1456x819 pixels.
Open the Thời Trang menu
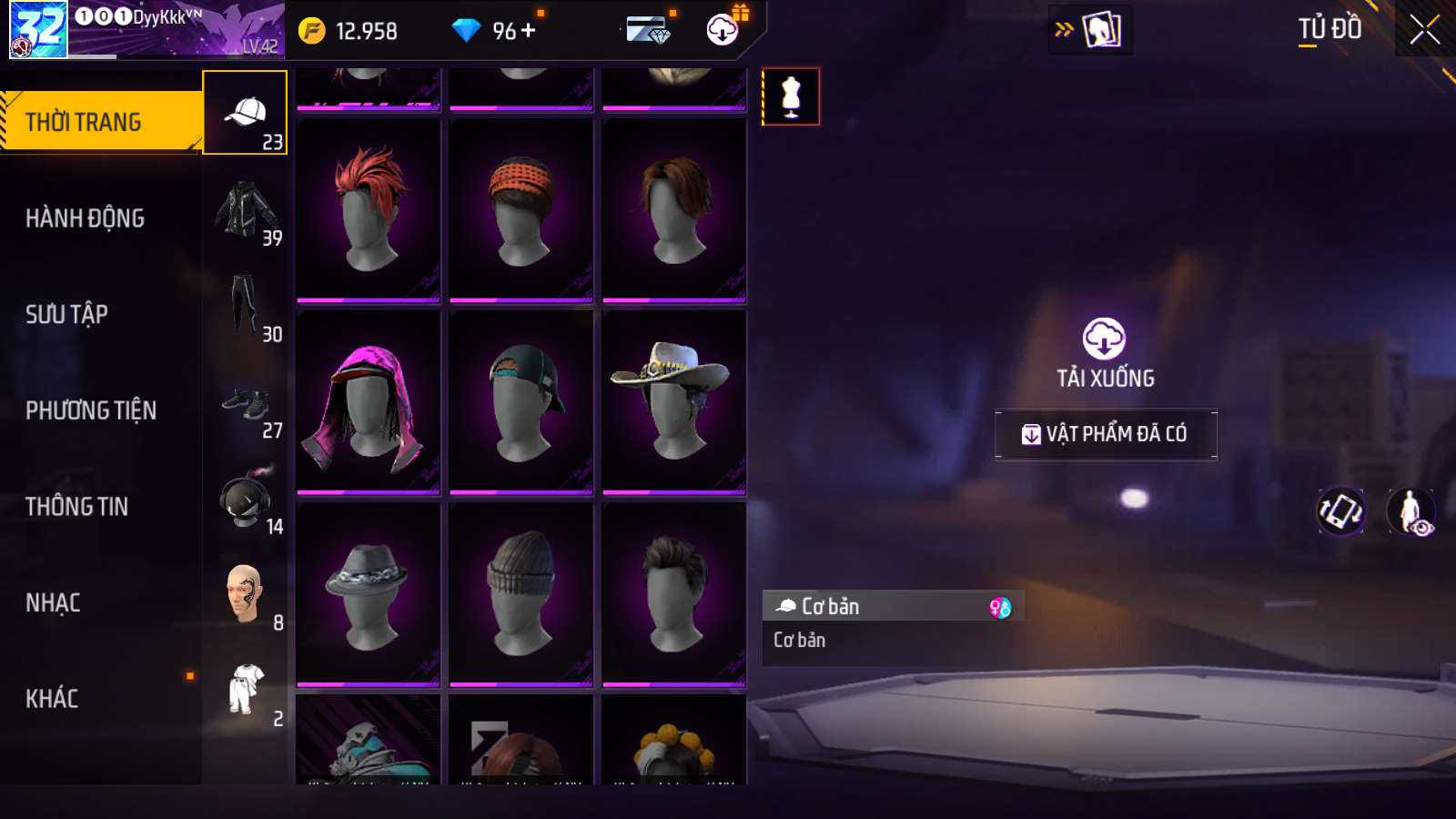(x=100, y=122)
